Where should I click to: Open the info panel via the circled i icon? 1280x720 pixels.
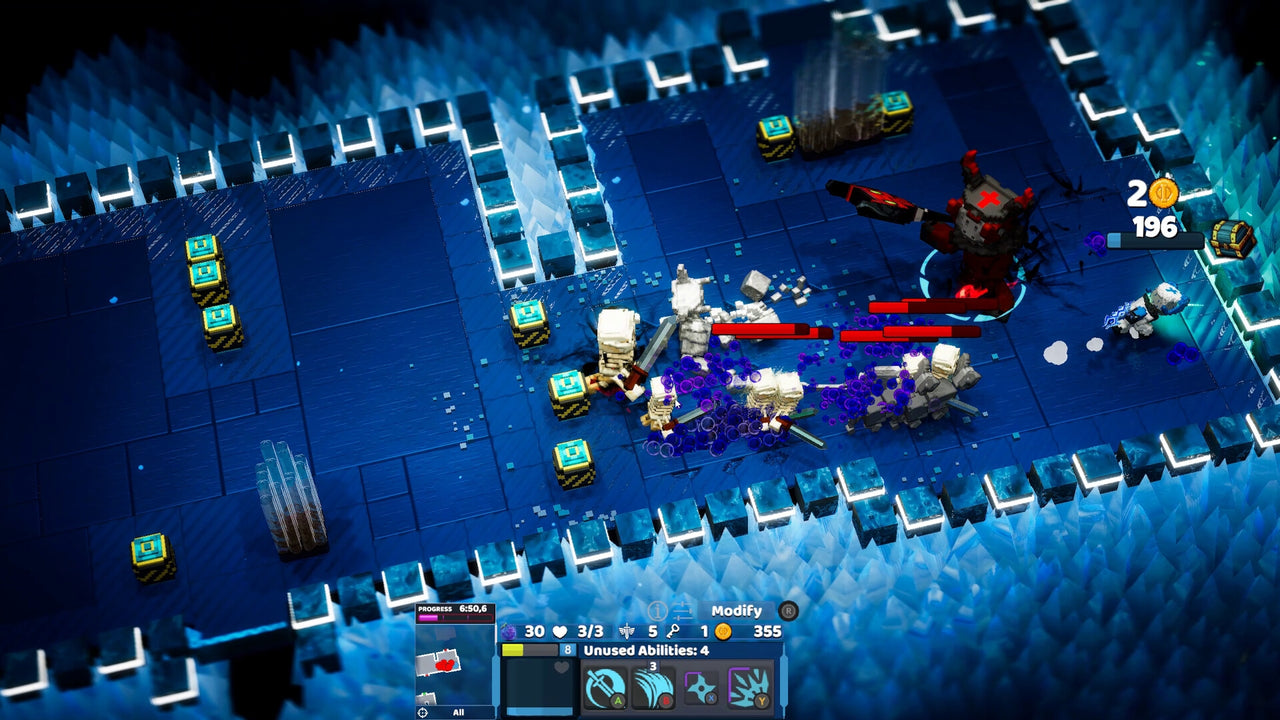658,610
